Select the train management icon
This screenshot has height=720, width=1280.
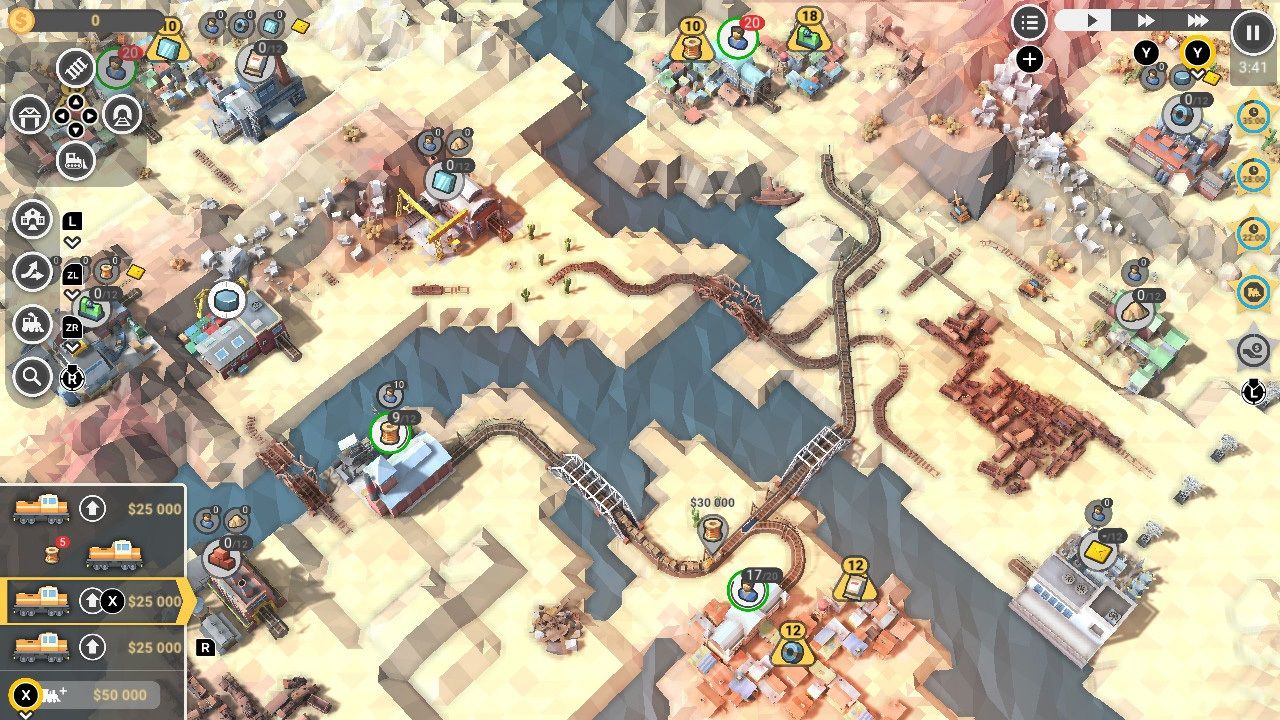33,325
